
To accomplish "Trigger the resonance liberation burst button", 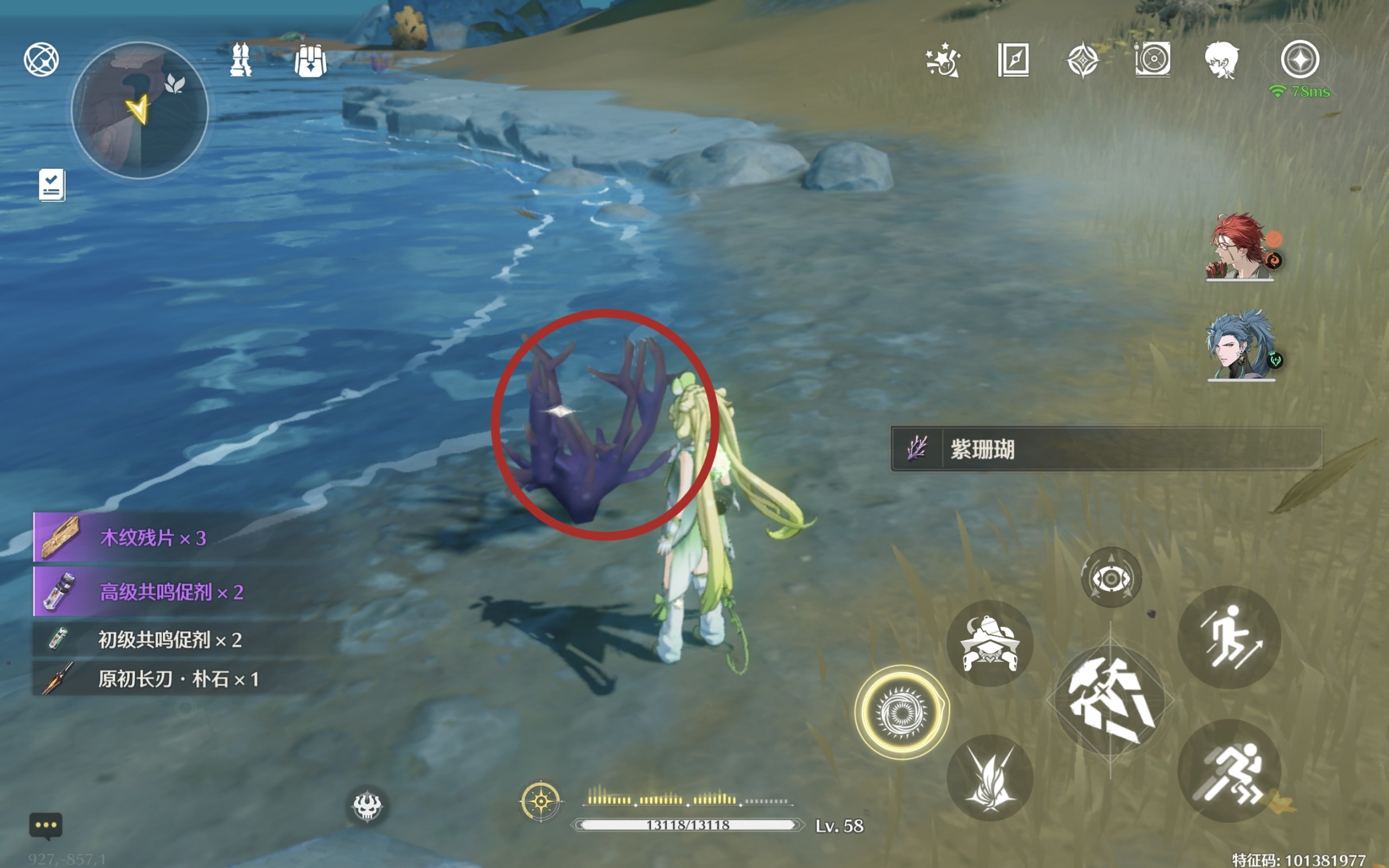I will [x=990, y=778].
